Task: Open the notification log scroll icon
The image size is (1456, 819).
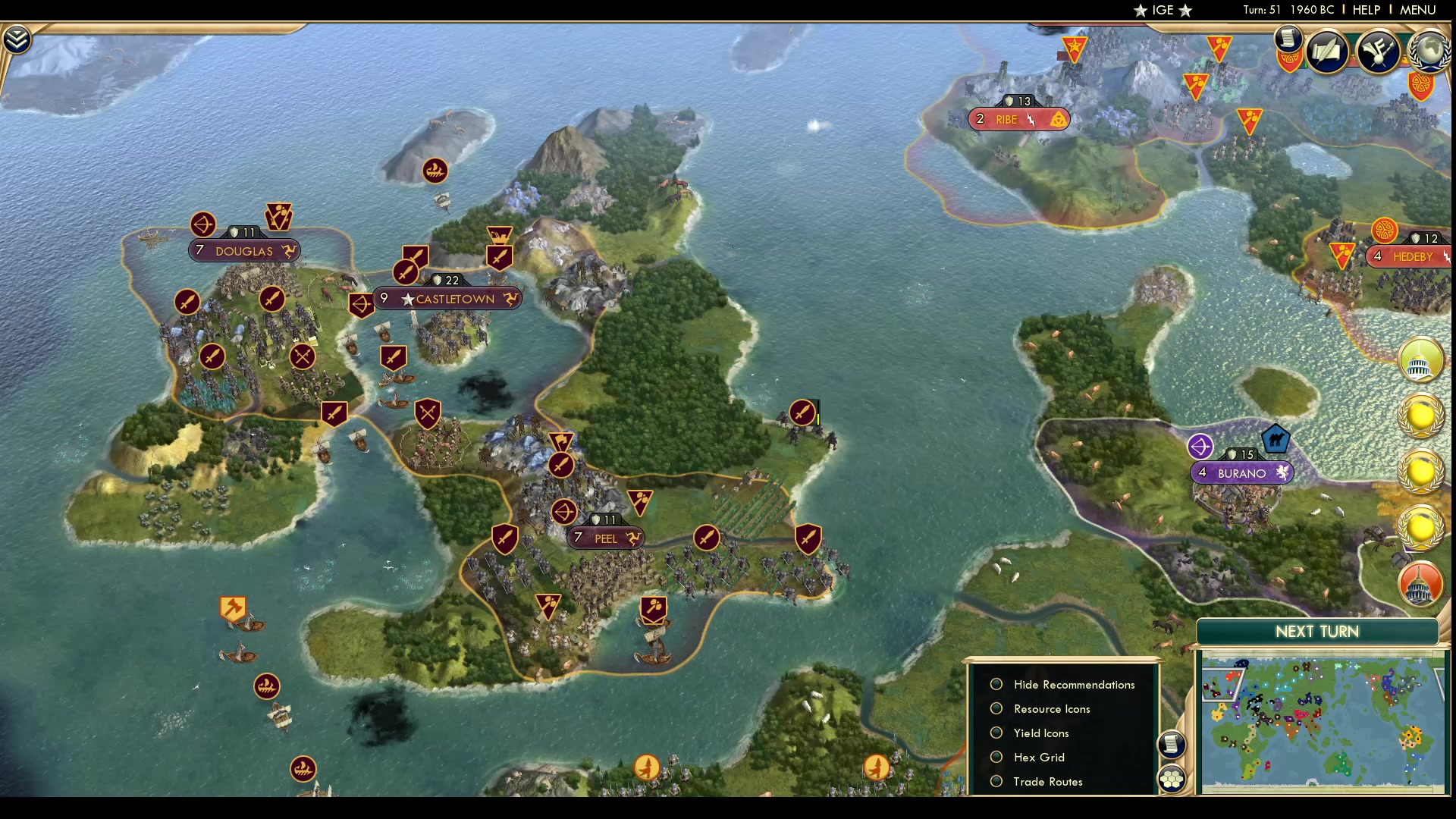Action: pyautogui.click(x=1288, y=40)
